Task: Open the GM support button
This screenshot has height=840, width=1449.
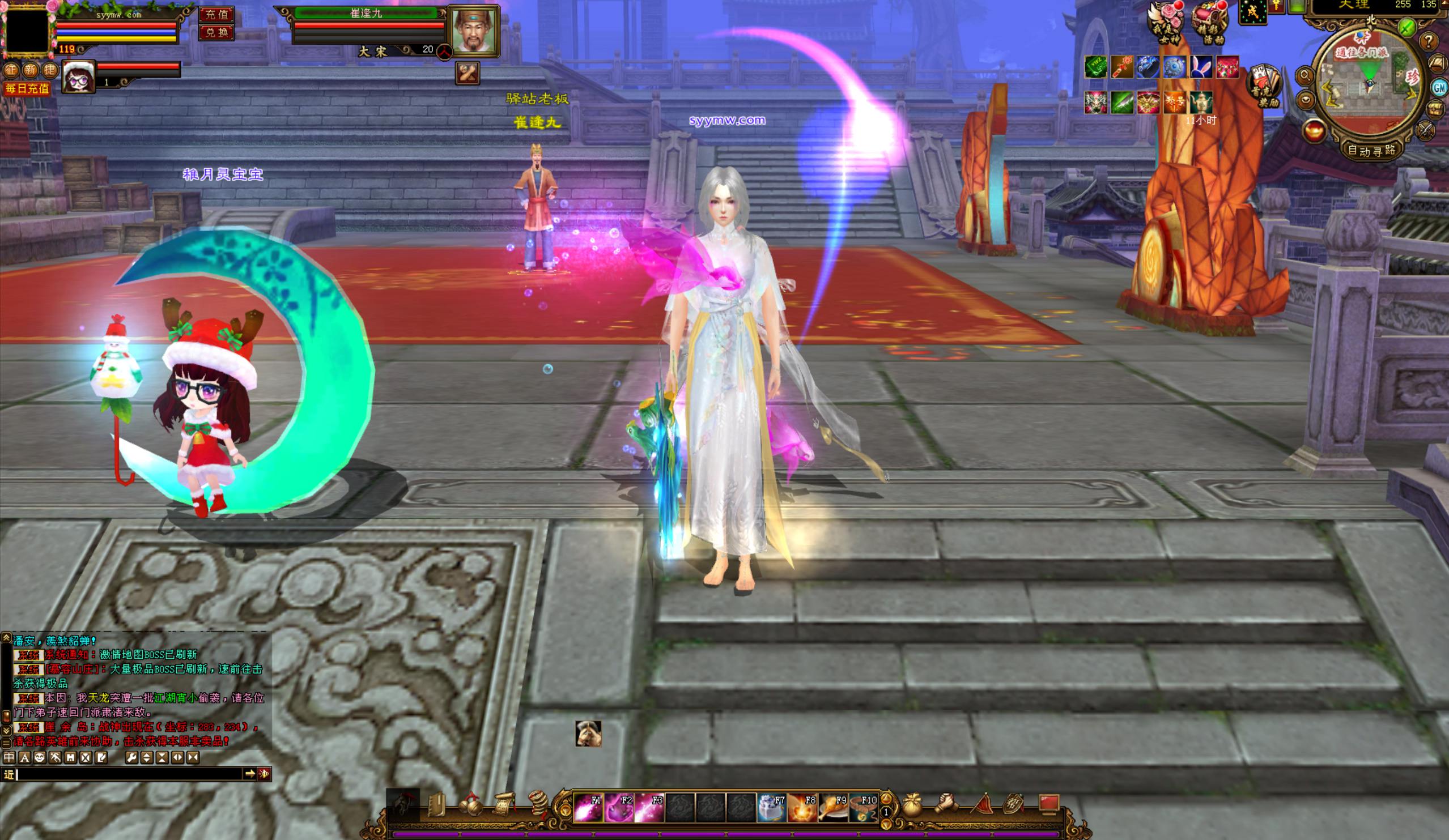Action: [x=1439, y=87]
